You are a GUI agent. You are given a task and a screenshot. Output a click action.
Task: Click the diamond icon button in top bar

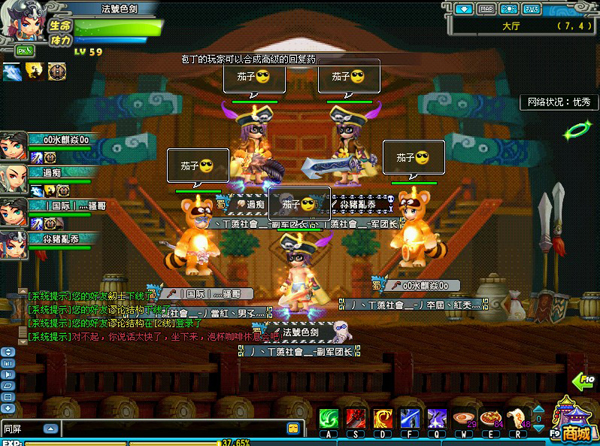pyautogui.click(x=464, y=8)
